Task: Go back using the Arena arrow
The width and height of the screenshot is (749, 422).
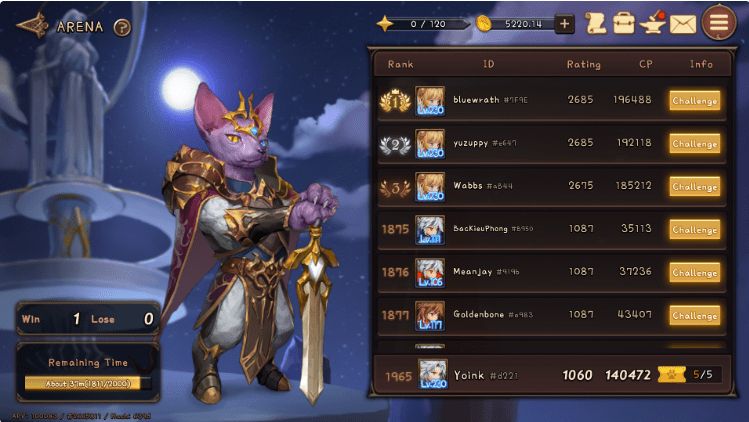Action: 32,24
